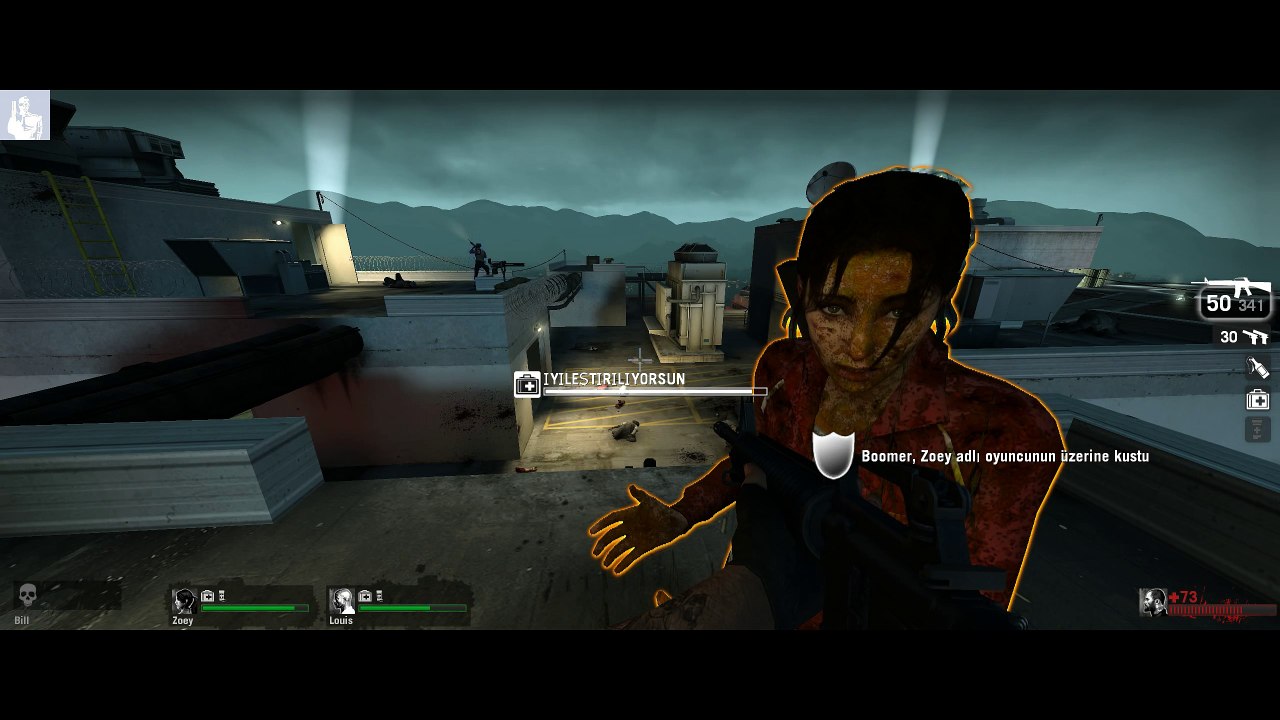Click the healing progress medkit icon
Viewport: 1280px width, 720px height.
click(x=527, y=384)
